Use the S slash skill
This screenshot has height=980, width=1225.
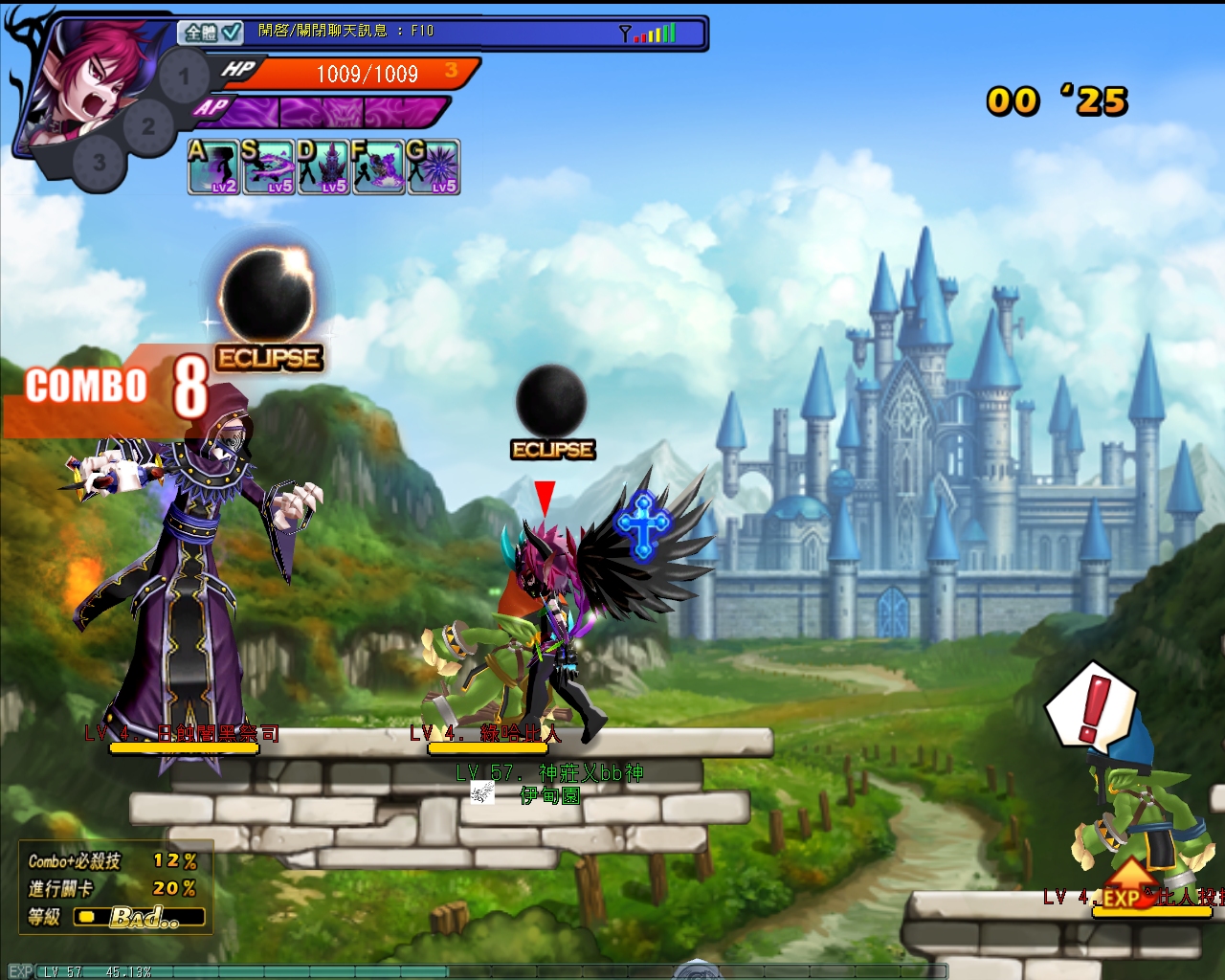[x=269, y=167]
